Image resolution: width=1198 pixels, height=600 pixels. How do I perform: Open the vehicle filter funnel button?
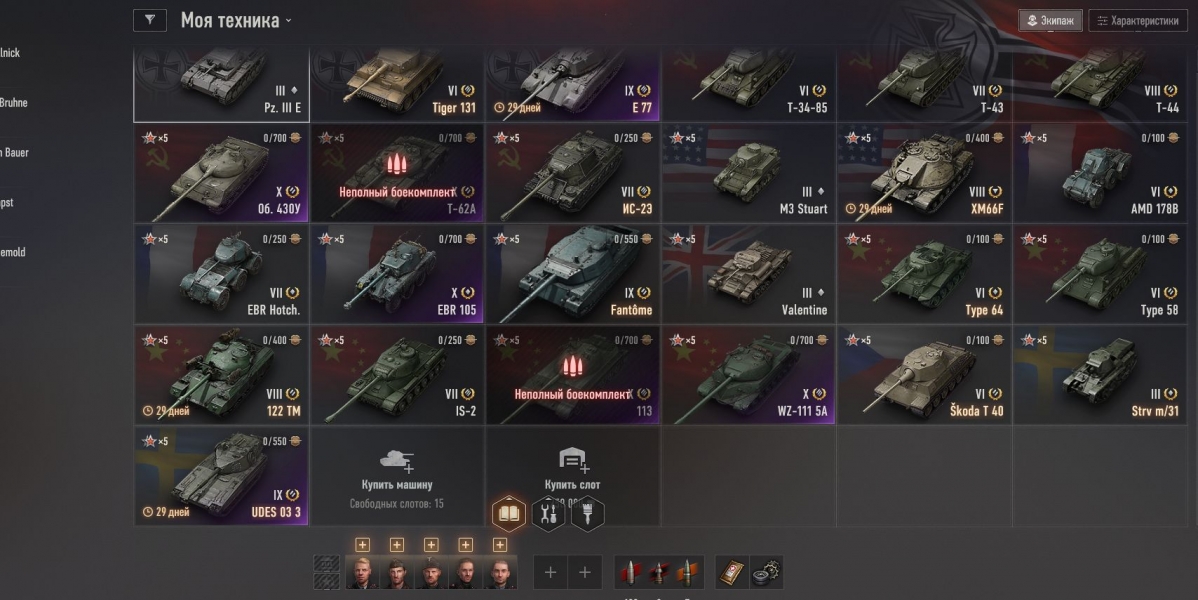pyautogui.click(x=149, y=20)
